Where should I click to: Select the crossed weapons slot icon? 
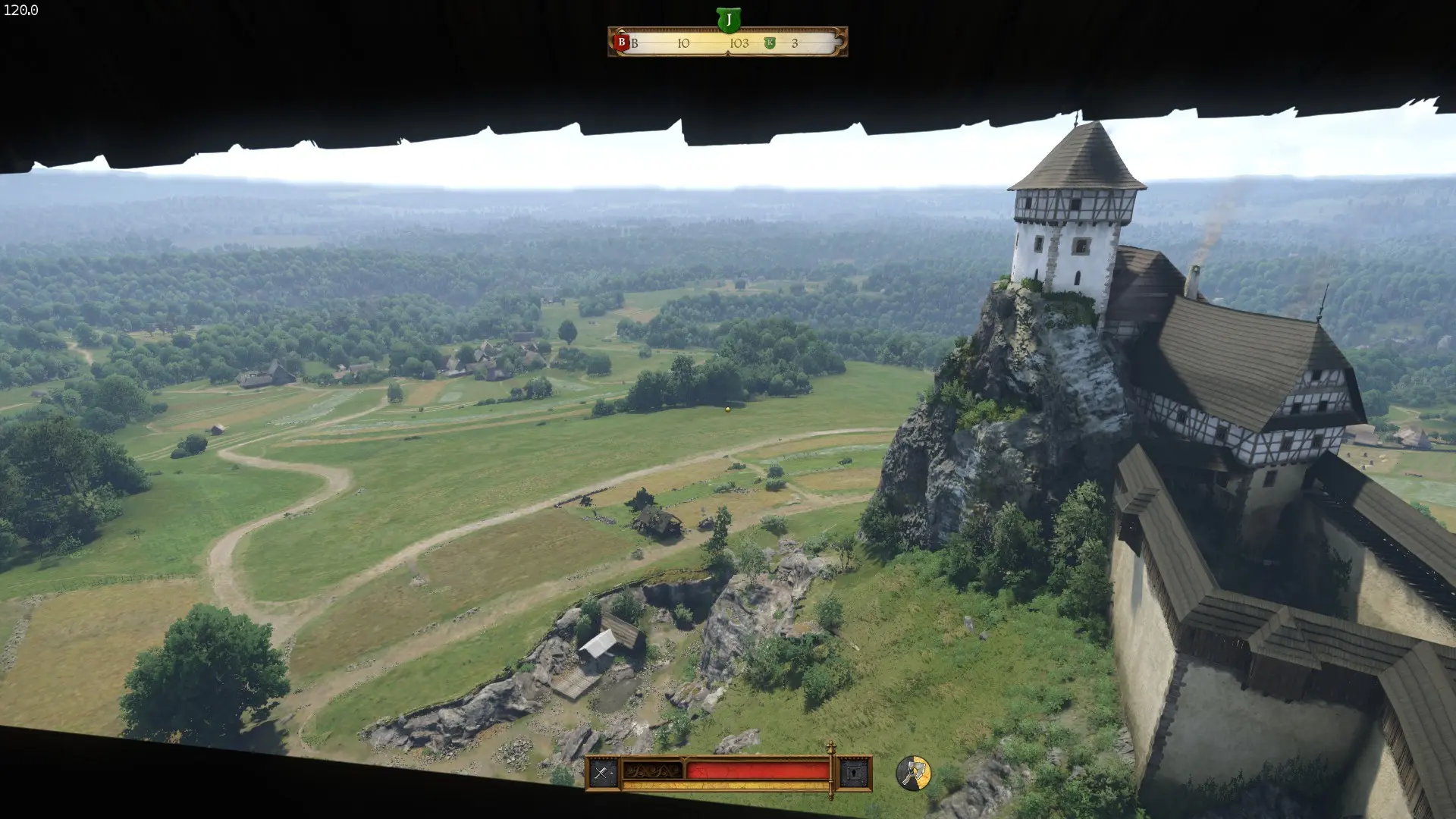click(602, 773)
